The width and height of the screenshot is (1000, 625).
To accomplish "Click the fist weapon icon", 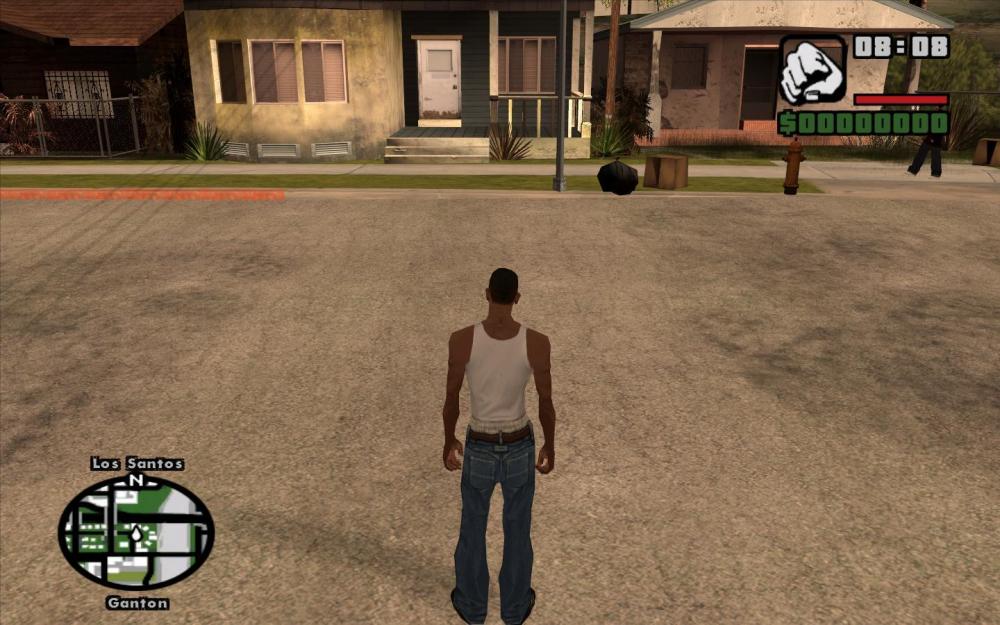I will pyautogui.click(x=812, y=71).
